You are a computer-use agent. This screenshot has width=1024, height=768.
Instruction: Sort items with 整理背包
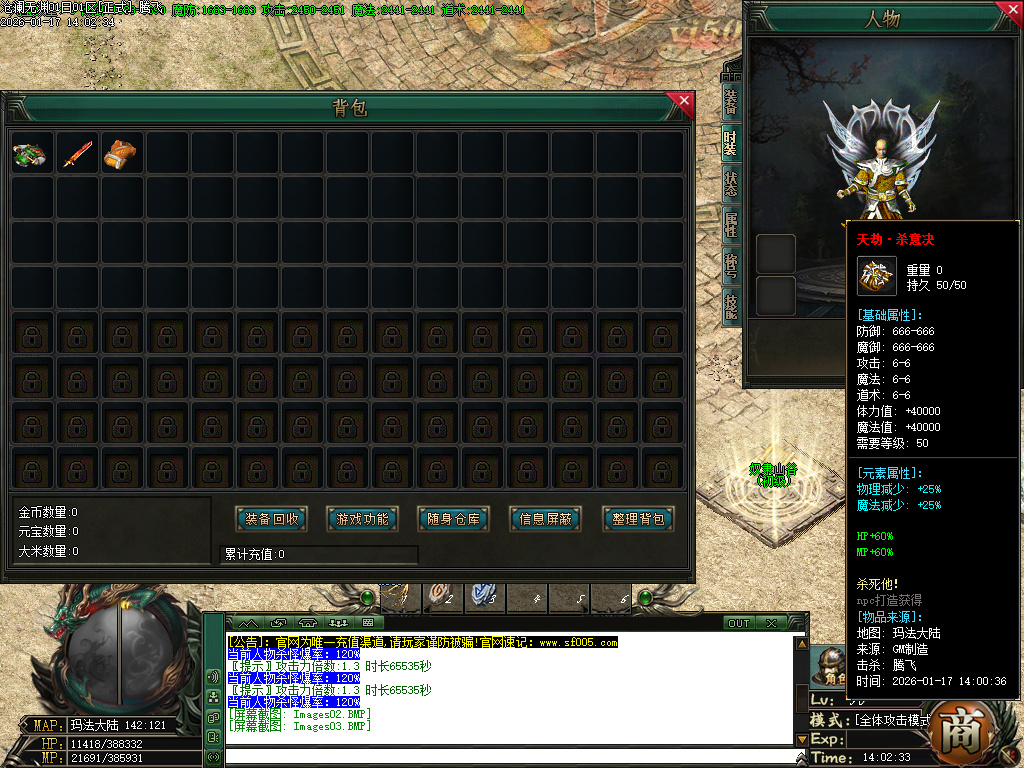tap(638, 519)
